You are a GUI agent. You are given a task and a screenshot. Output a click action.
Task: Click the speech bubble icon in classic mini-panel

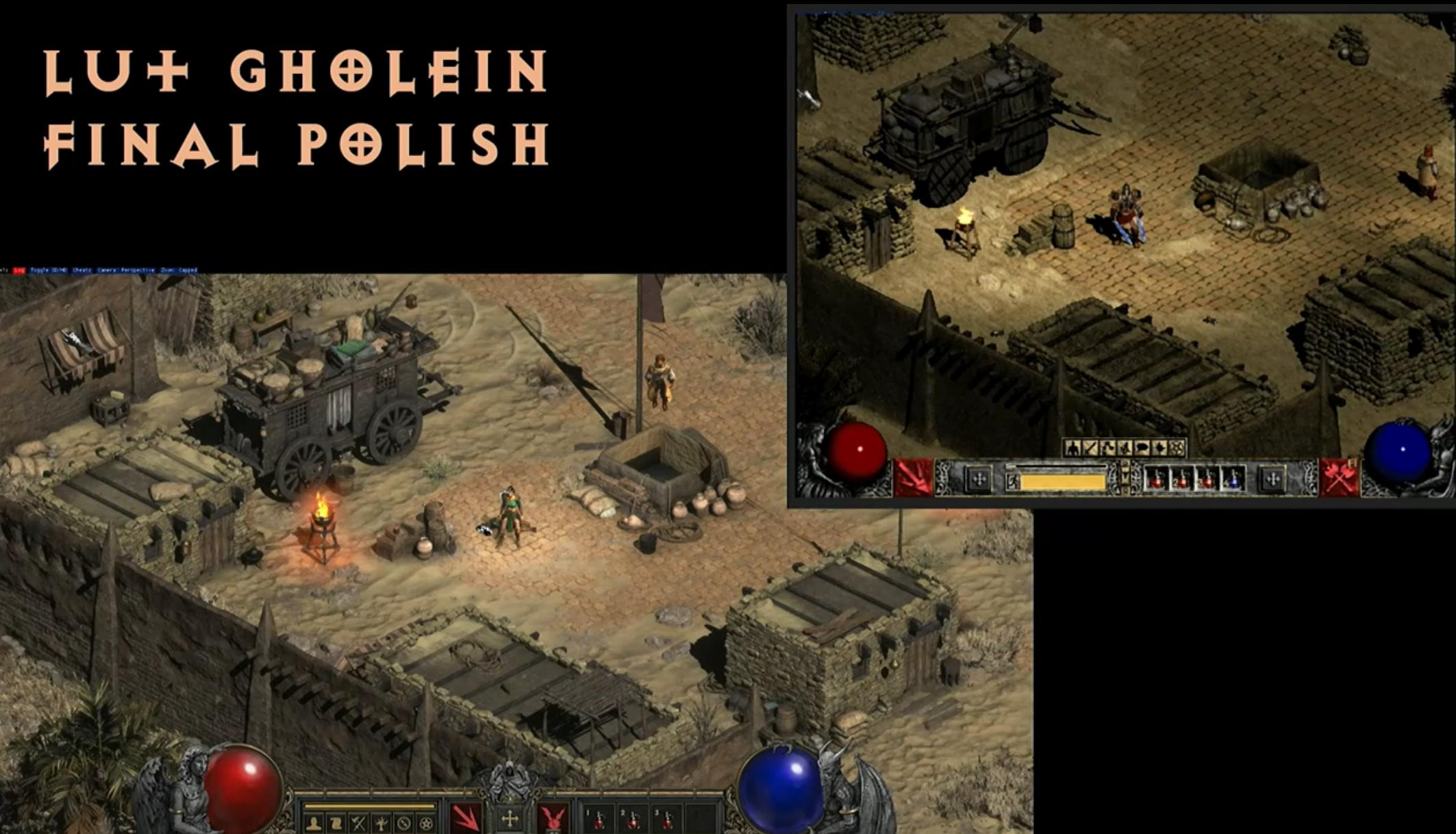point(1142,448)
